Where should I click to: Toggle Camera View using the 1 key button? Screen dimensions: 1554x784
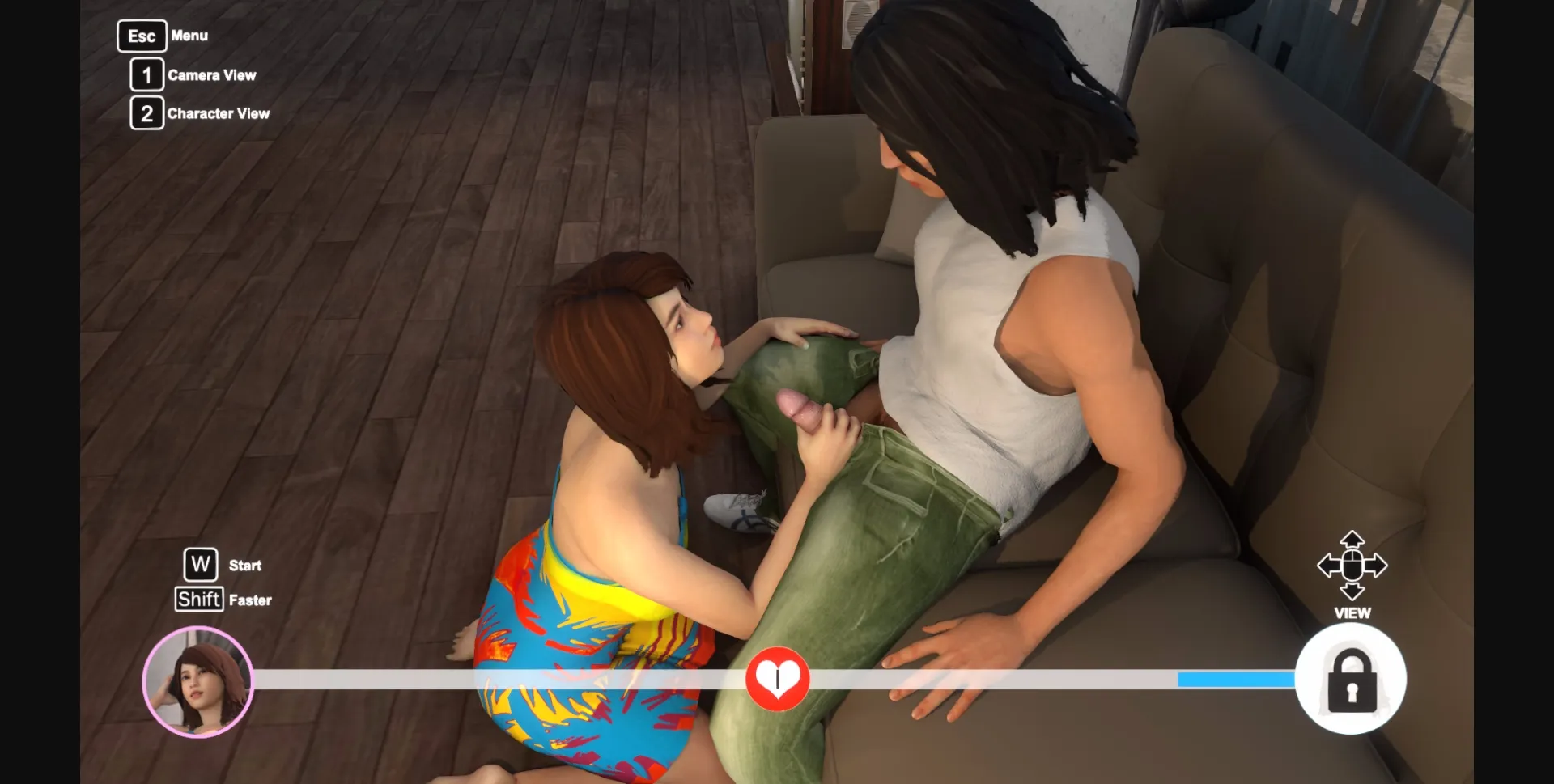[146, 74]
